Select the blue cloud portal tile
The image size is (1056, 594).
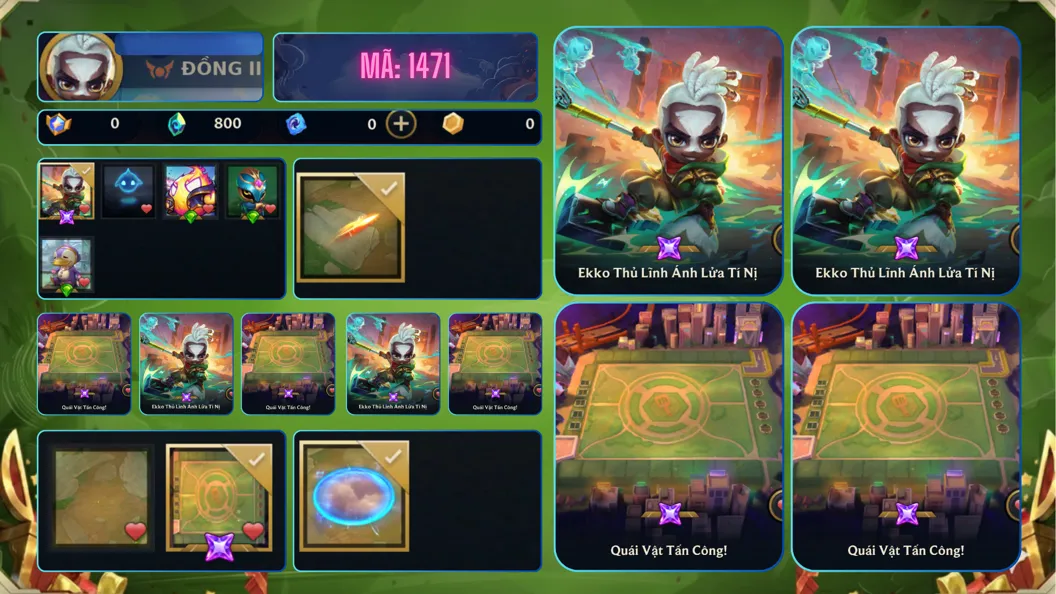(354, 496)
